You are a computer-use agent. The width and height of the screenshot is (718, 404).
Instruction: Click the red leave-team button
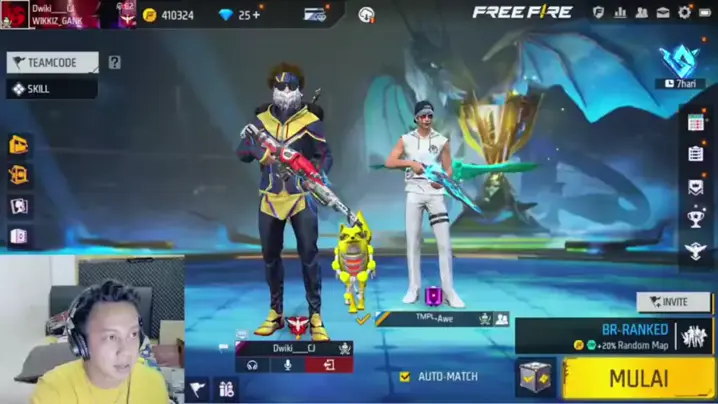(322, 366)
